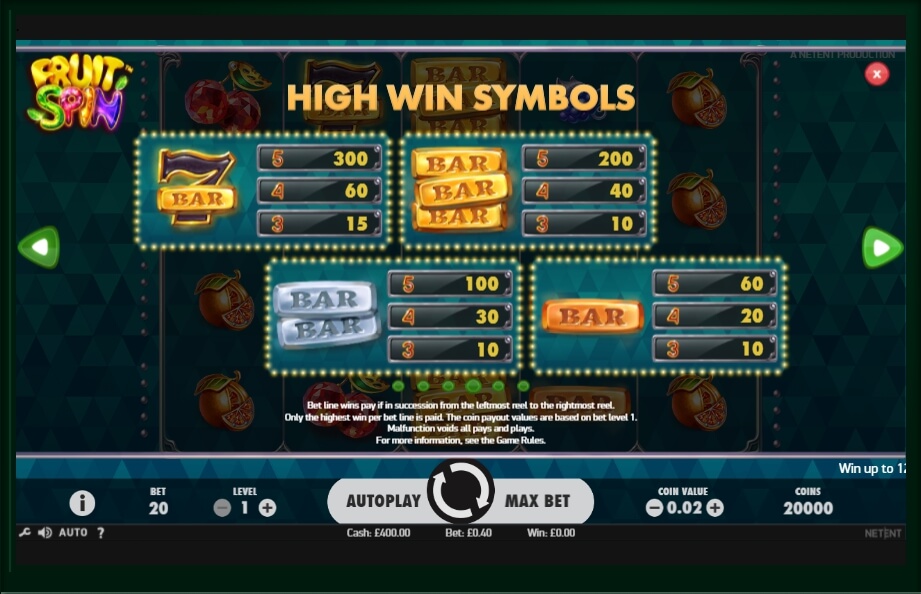Open the wrench game settings
This screenshot has width=921, height=594.
click(25, 533)
